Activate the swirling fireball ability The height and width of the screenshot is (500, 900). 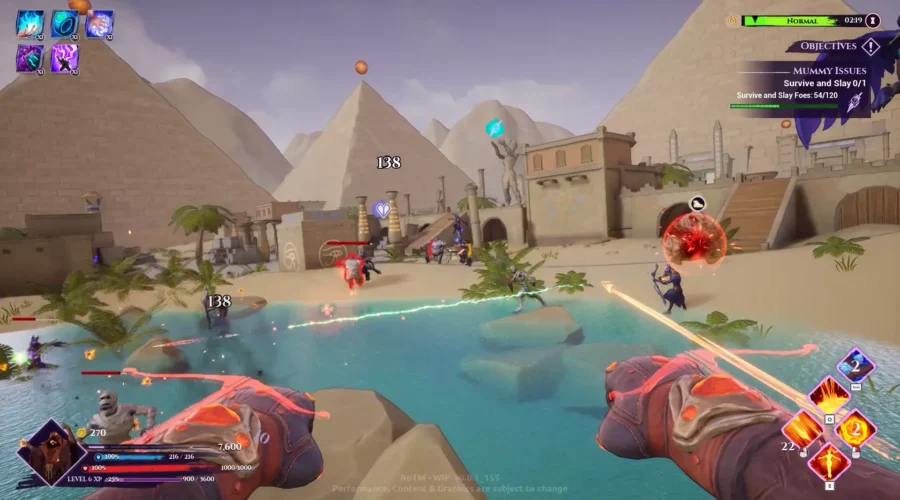(x=856, y=430)
